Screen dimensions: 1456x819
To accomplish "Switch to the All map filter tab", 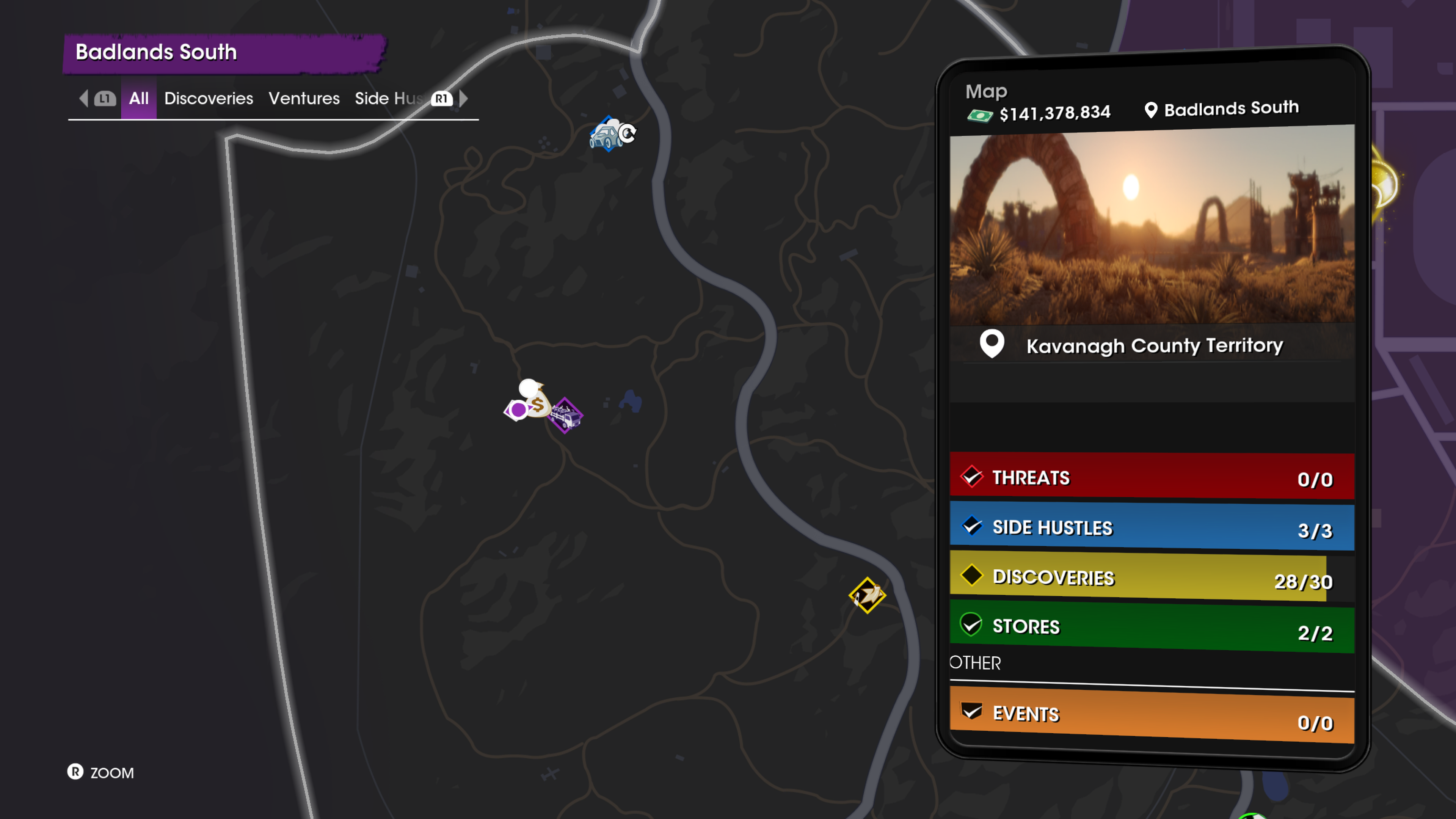I will coord(138,98).
